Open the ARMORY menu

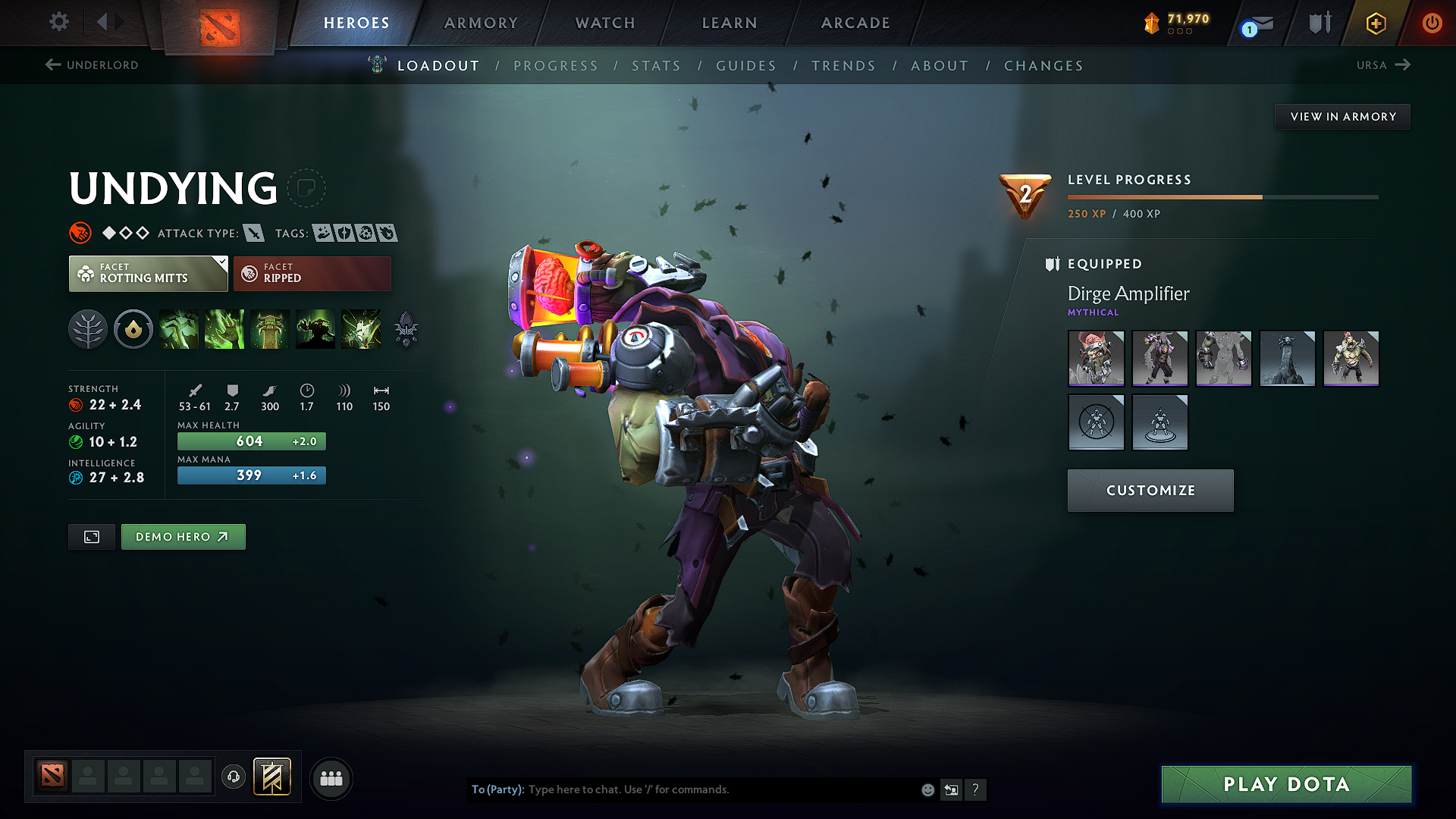[x=480, y=23]
